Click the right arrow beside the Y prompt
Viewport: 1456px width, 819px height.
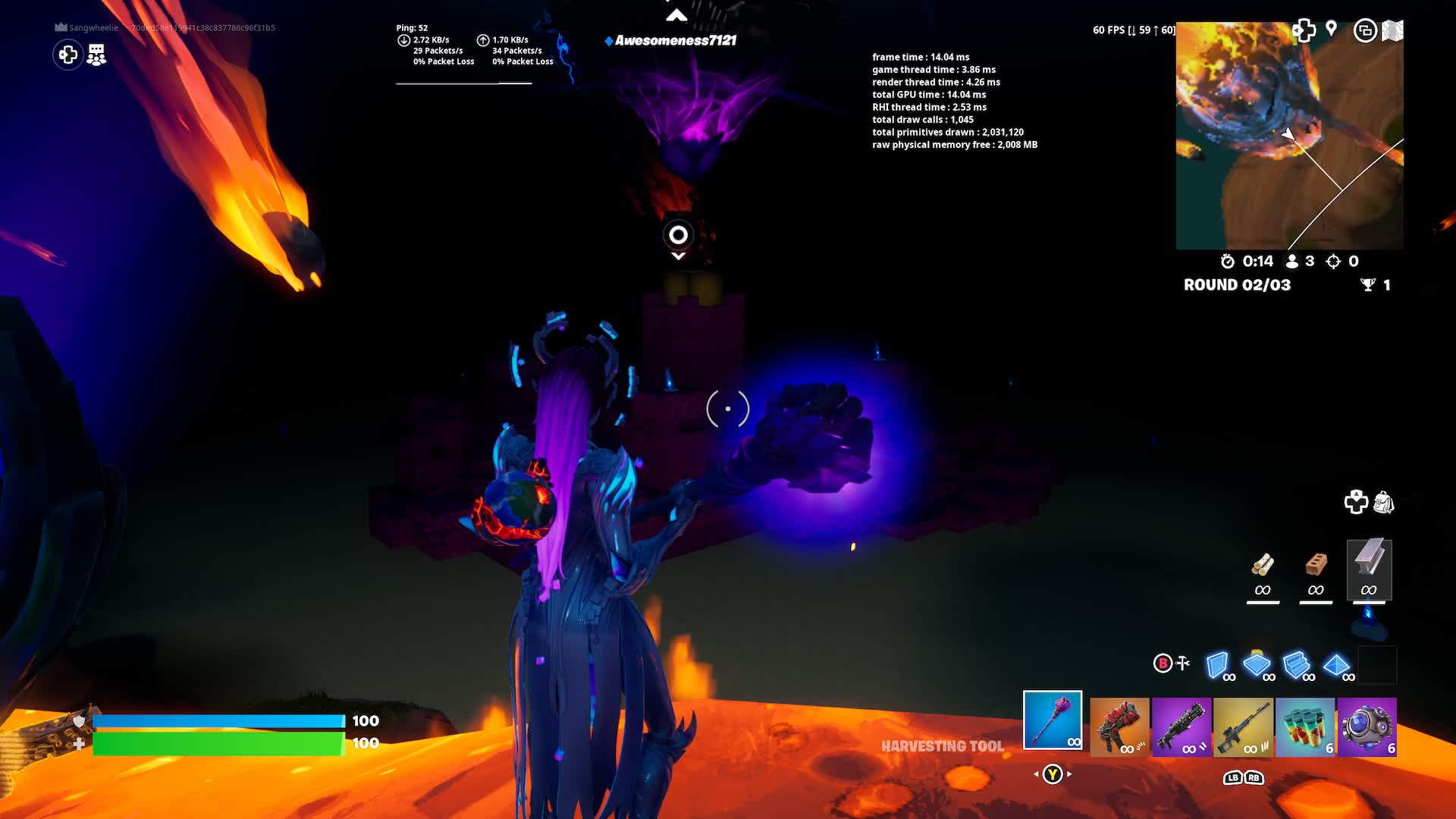(x=1069, y=775)
